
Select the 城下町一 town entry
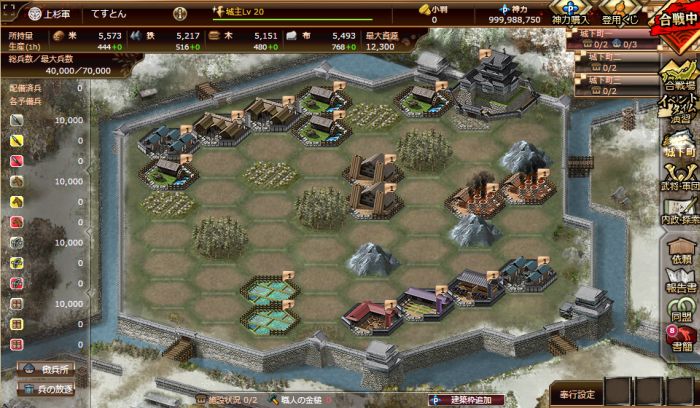[610, 34]
